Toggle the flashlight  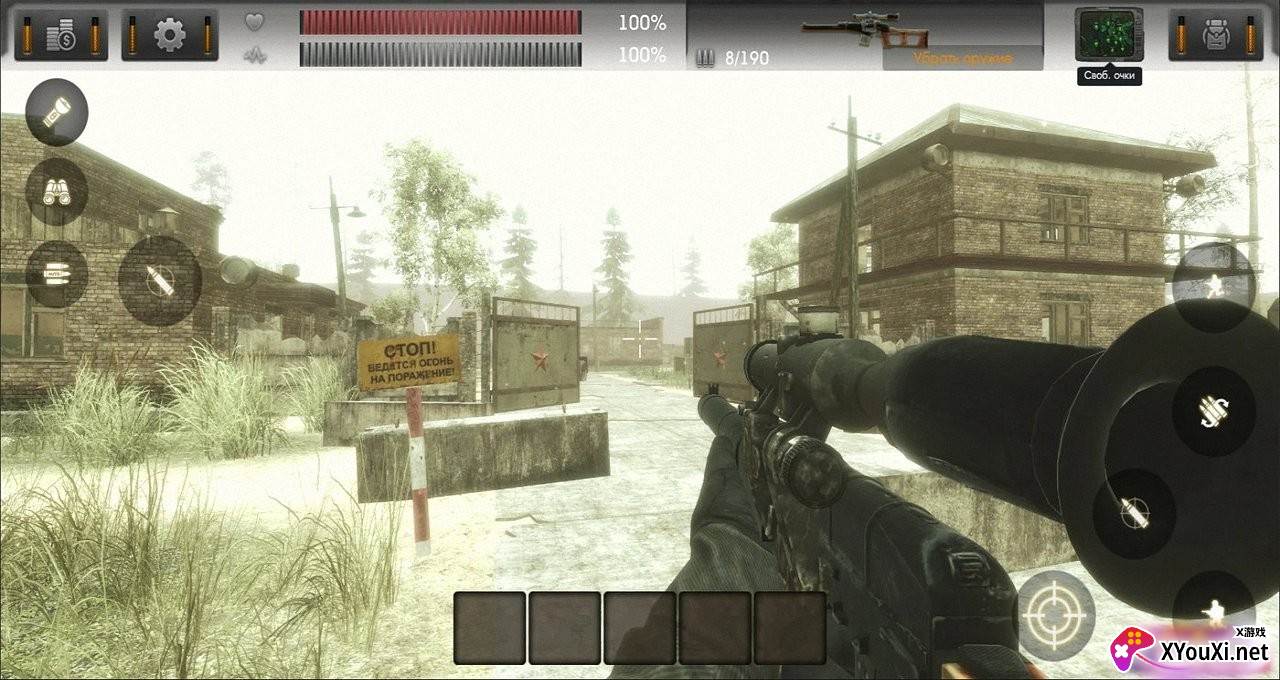tap(57, 112)
